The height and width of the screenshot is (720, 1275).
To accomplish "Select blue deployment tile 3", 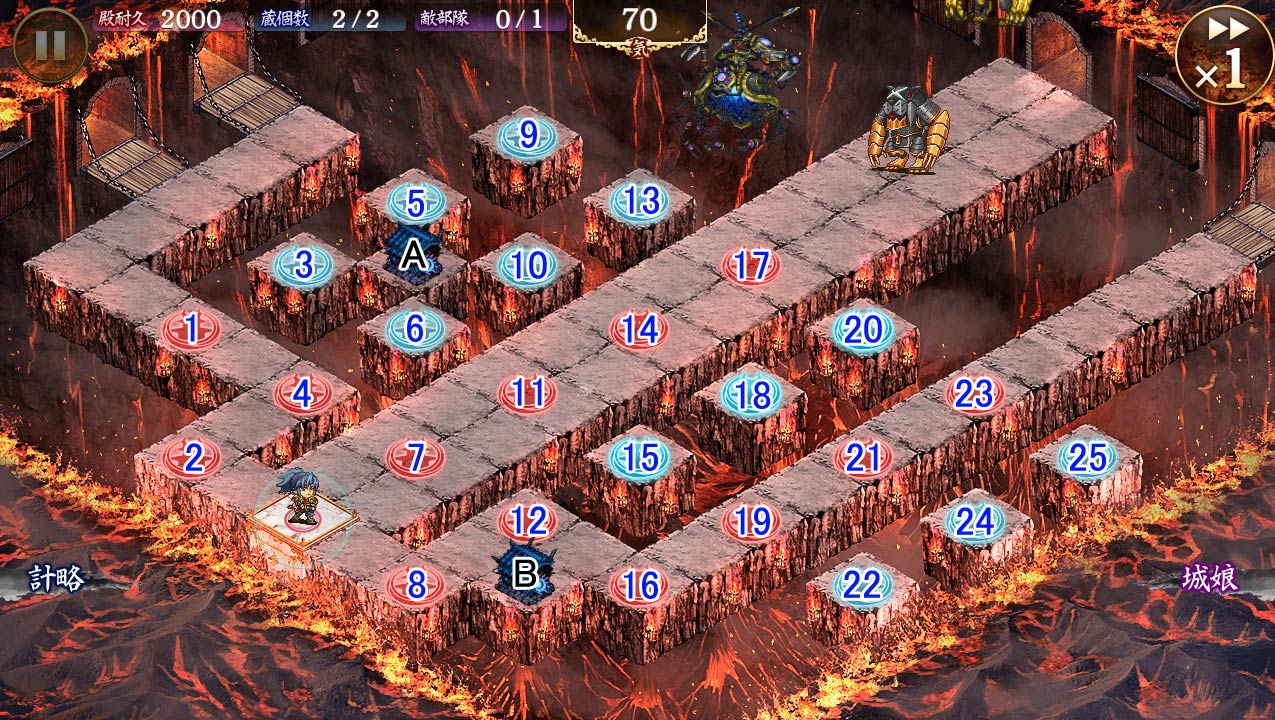I will pos(303,265).
